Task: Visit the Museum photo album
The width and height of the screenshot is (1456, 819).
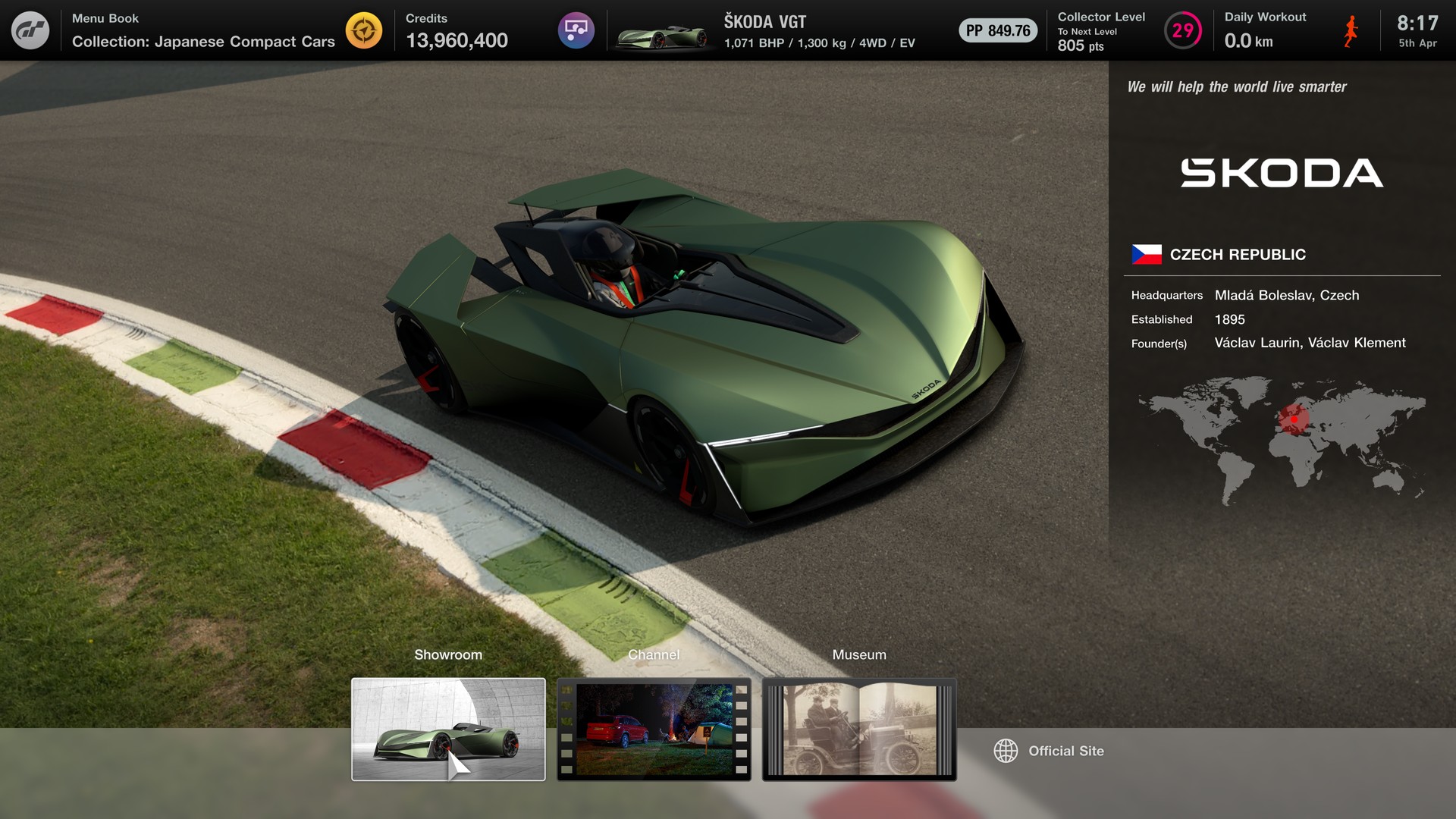Action: click(x=859, y=729)
